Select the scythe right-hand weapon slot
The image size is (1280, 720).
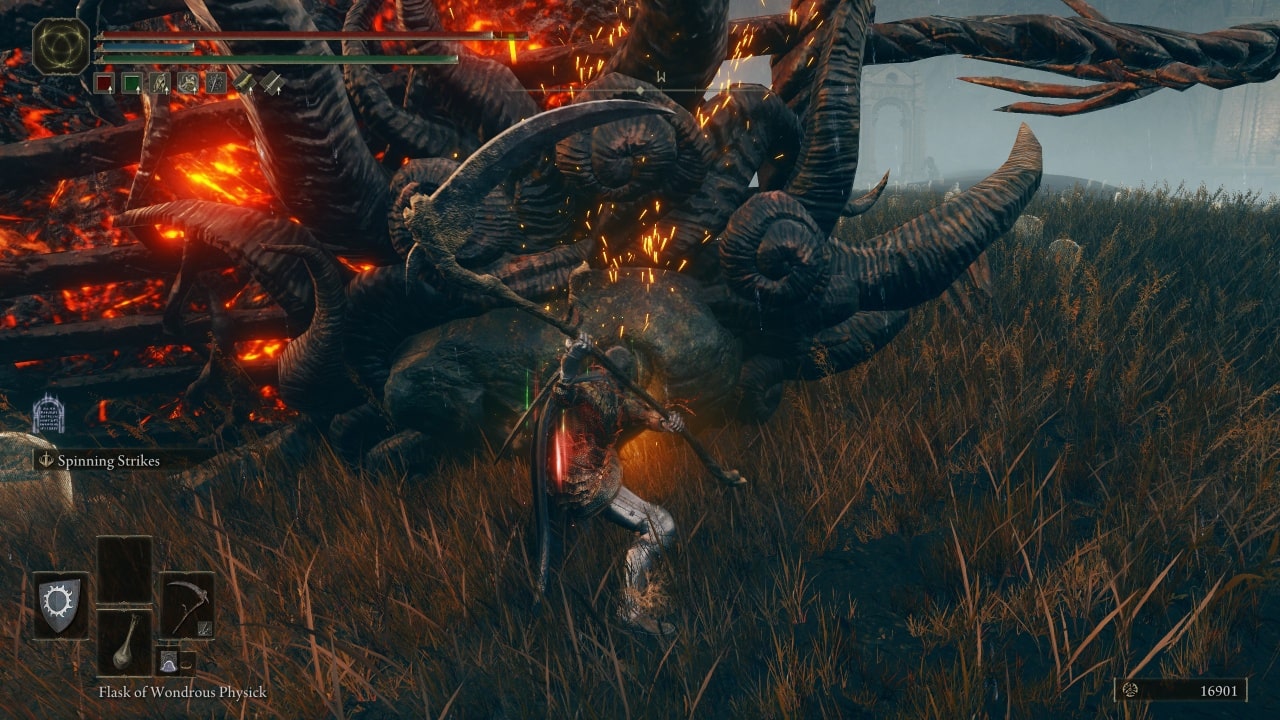187,605
